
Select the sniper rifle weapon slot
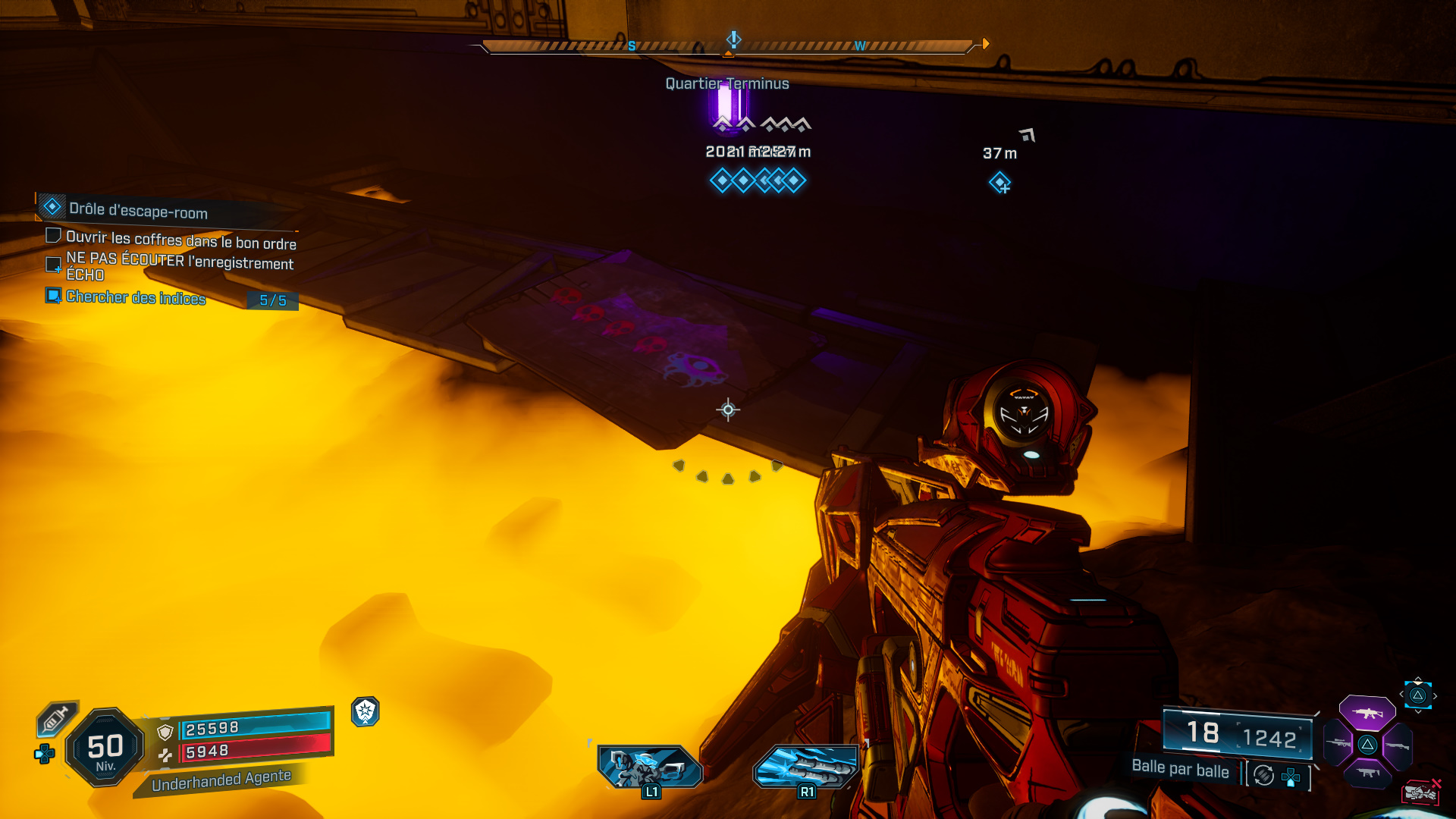coord(1337,742)
